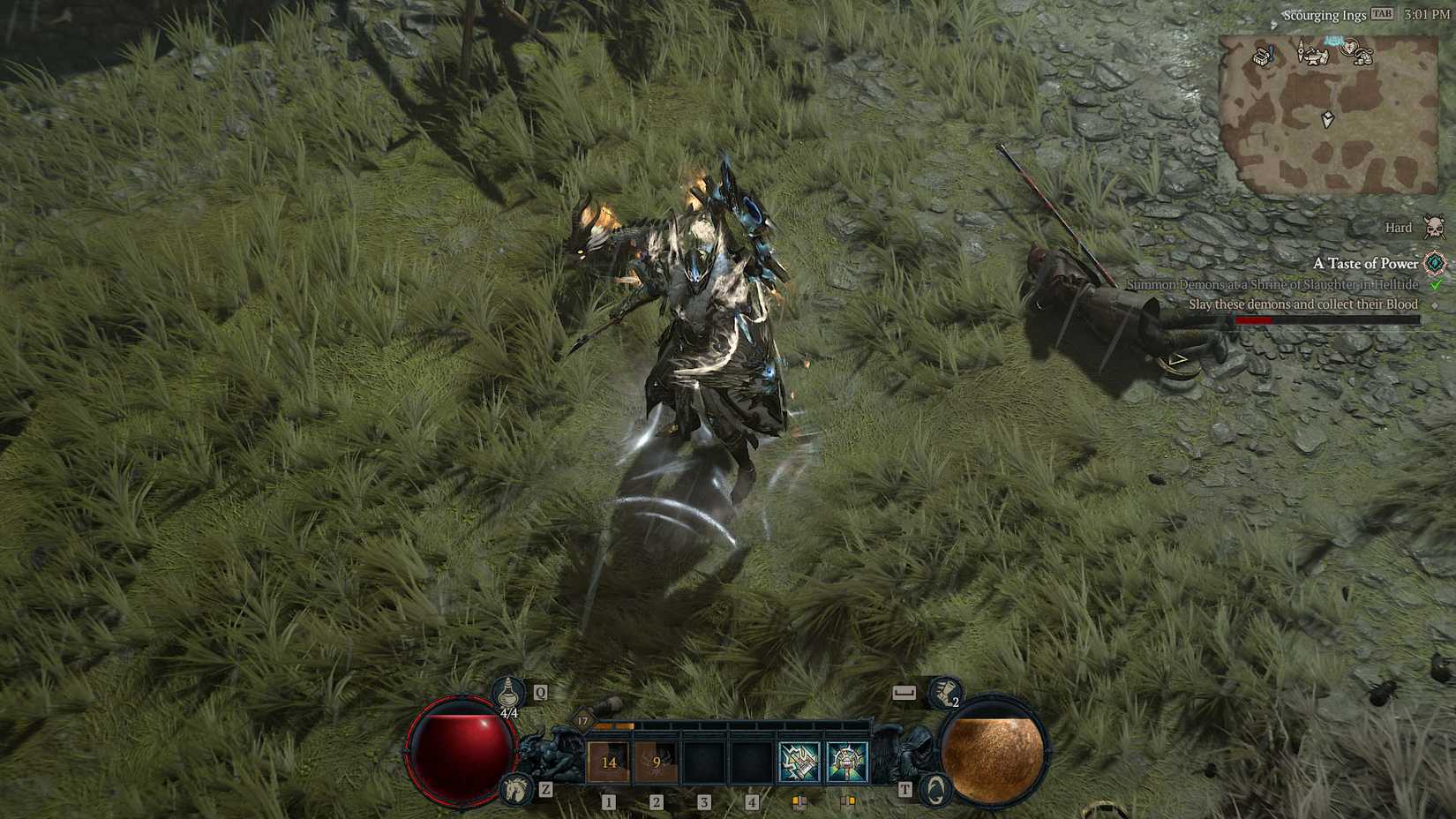Click the quest title A Taste of Power

pyautogui.click(x=1365, y=264)
